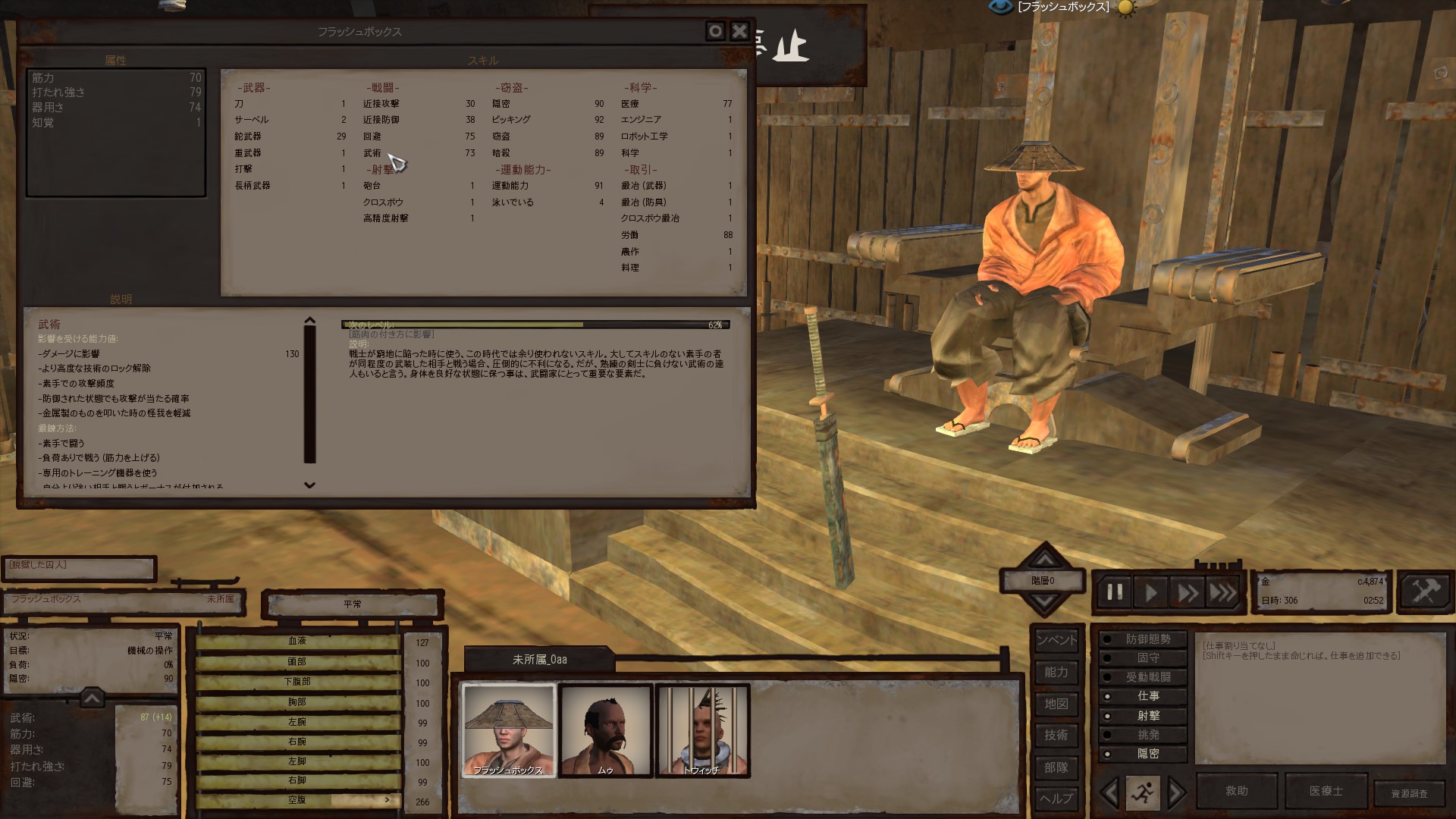Open the build mode hammer button

pos(1423,591)
